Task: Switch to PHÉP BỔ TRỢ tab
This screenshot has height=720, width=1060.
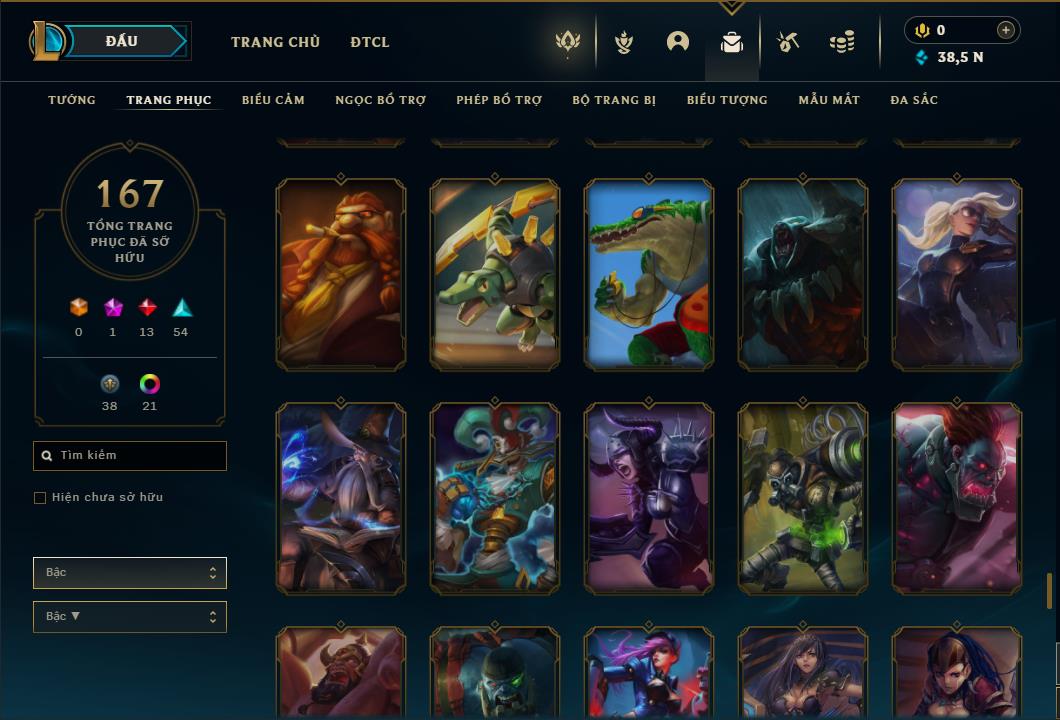Action: pos(499,100)
